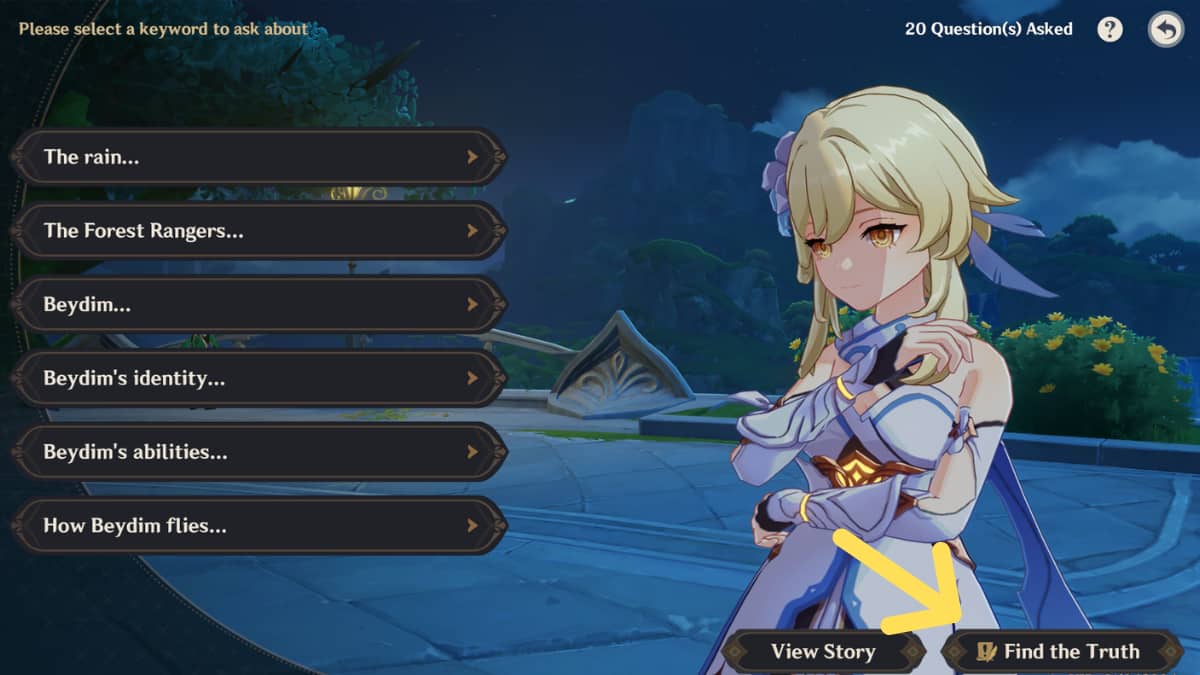This screenshot has width=1200, height=675.
Task: Select "Beydim's abilities..." keyword
Action: click(258, 452)
